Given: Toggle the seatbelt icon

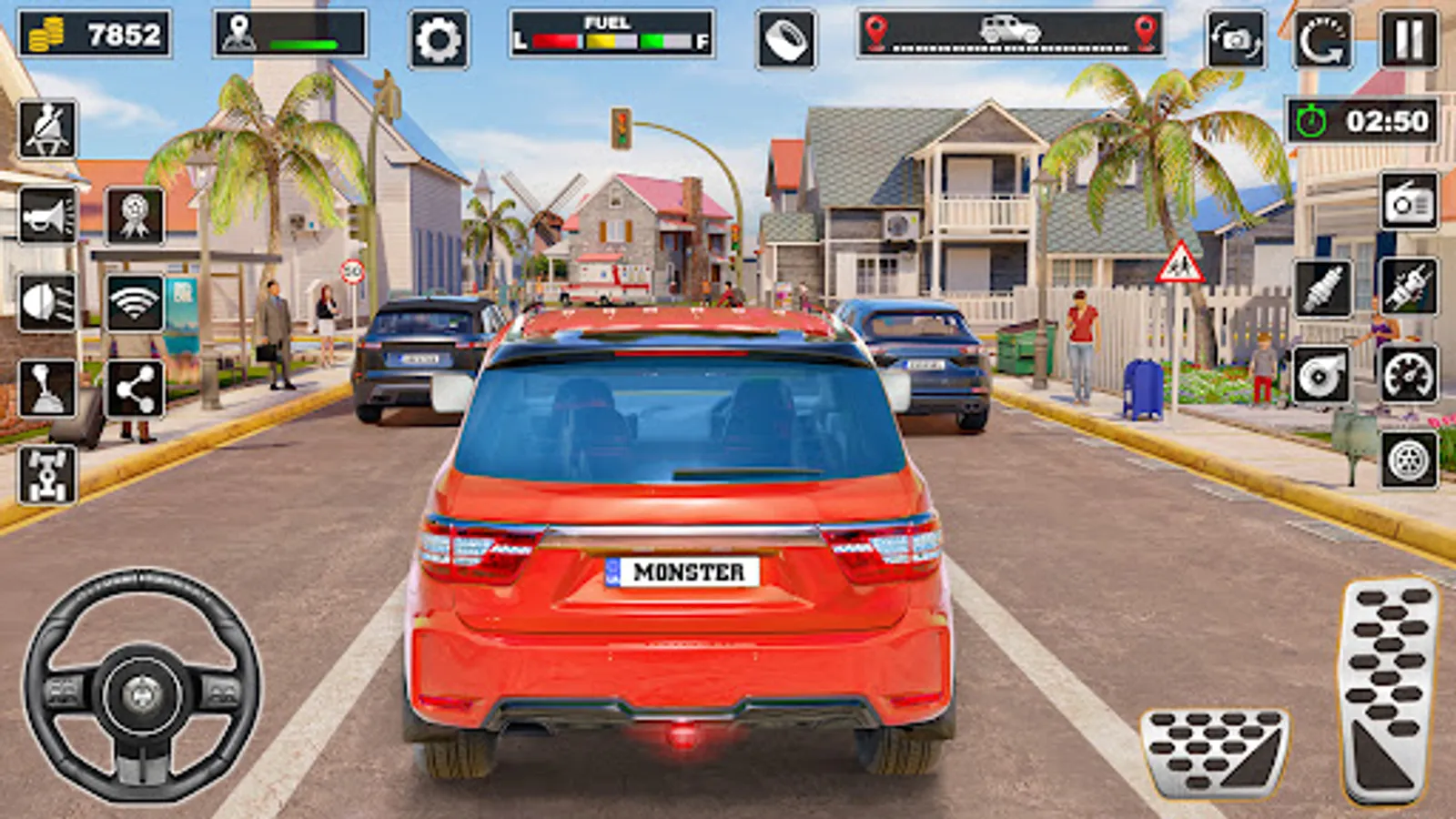Looking at the screenshot, I should point(47,129).
